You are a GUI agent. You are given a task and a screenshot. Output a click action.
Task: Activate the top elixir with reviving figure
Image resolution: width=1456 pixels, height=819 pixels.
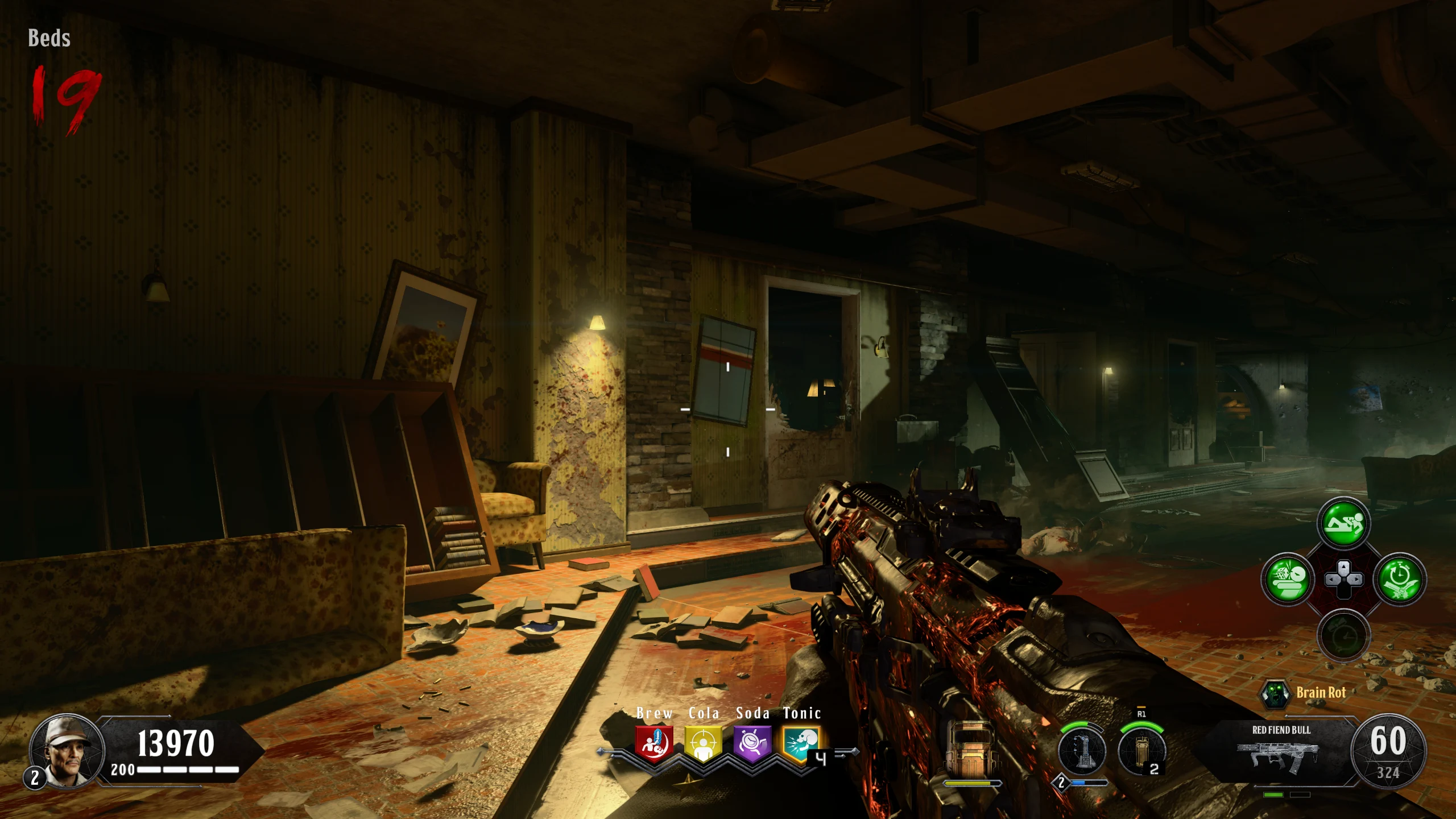click(x=1343, y=523)
